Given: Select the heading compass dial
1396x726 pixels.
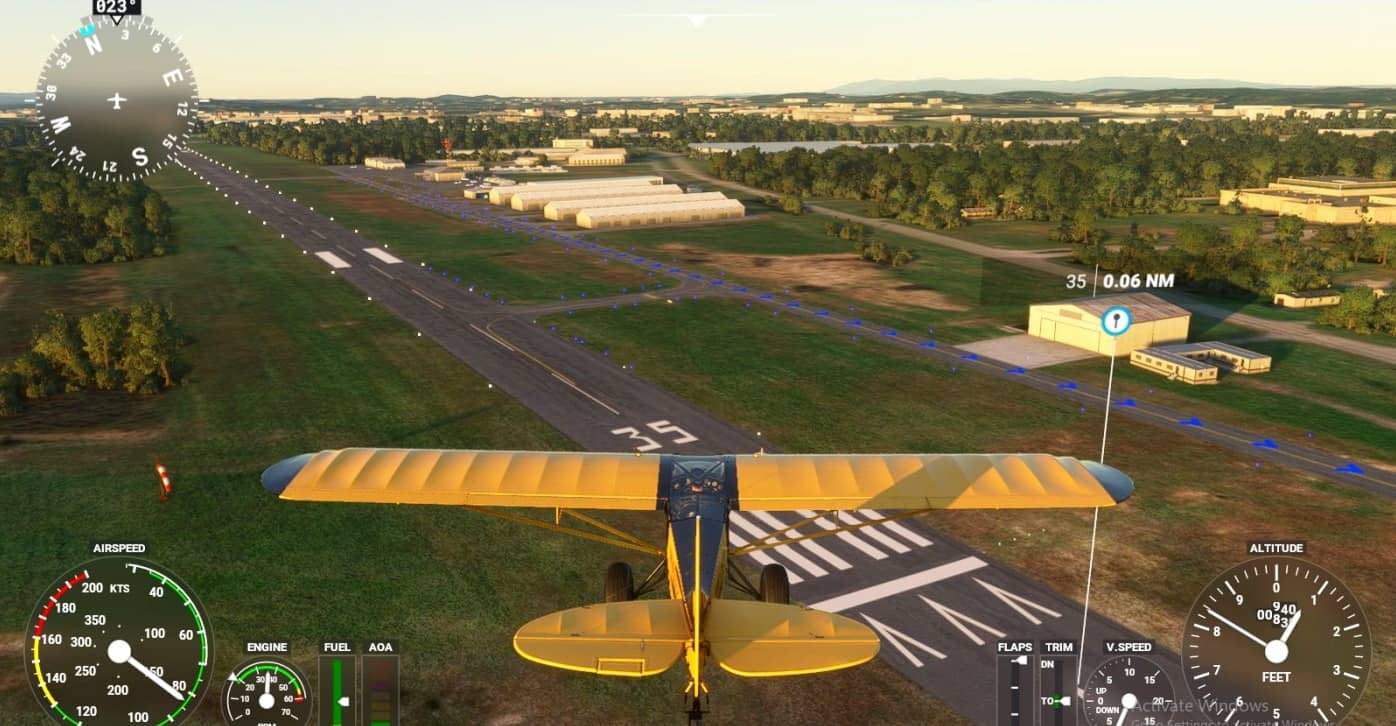Looking at the screenshot, I should 116,99.
